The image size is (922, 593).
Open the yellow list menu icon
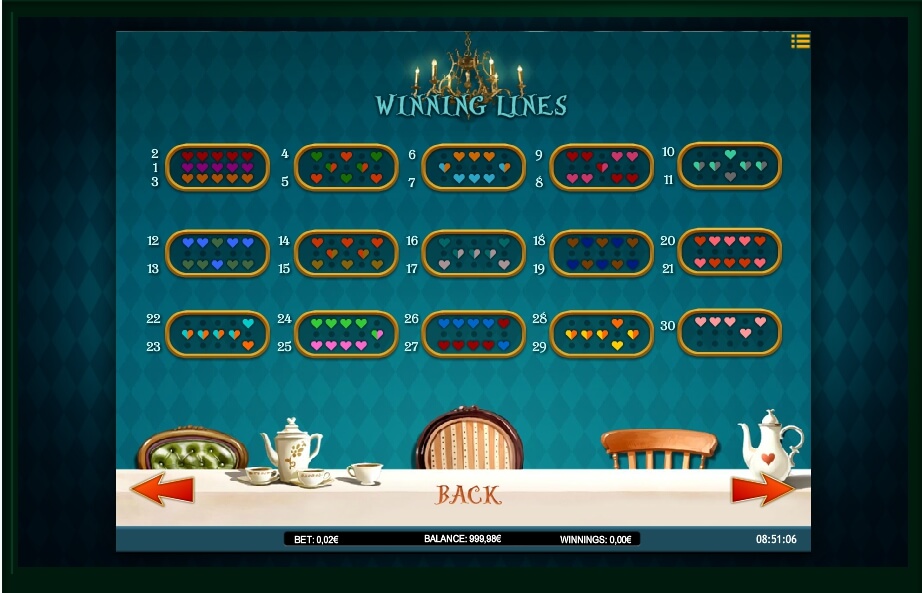[800, 41]
